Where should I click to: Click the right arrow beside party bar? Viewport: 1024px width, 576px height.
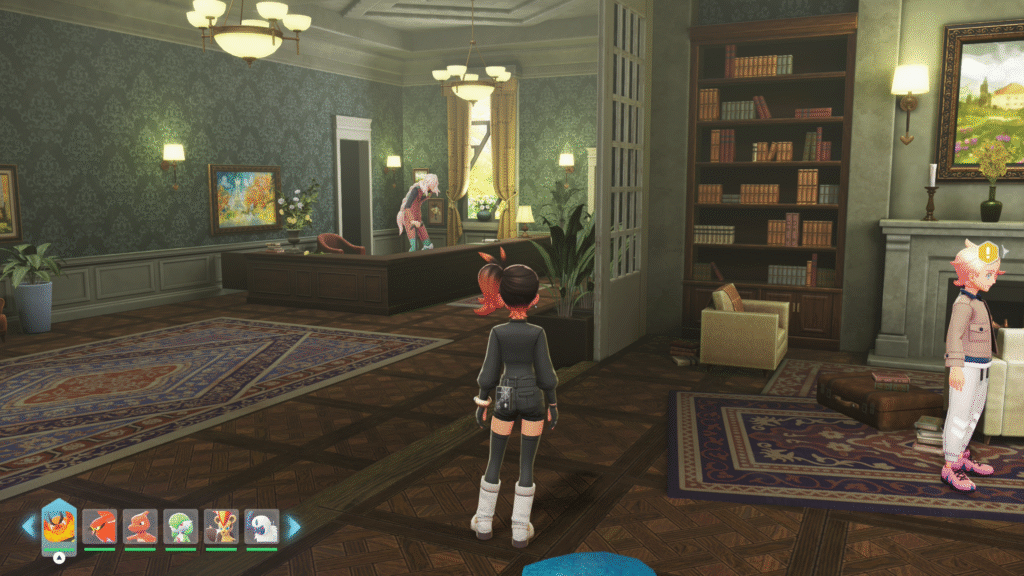[x=294, y=525]
